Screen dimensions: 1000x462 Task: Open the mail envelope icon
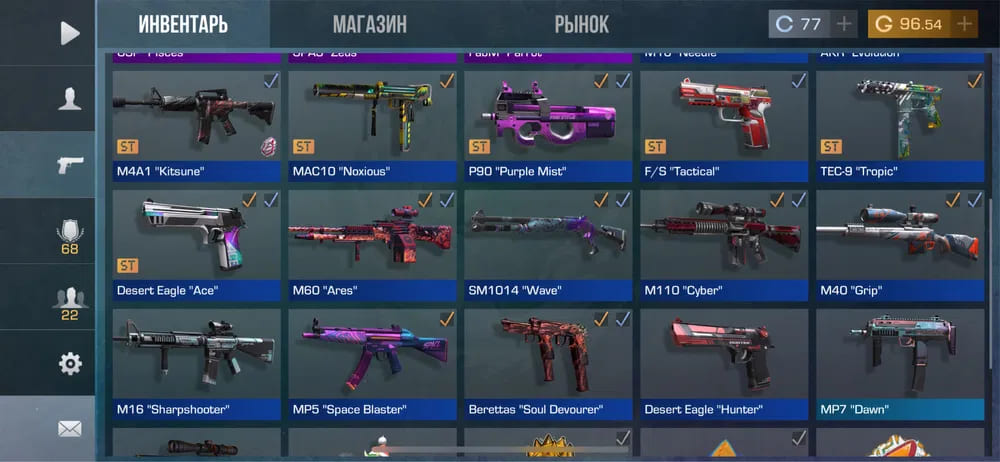tap(69, 428)
